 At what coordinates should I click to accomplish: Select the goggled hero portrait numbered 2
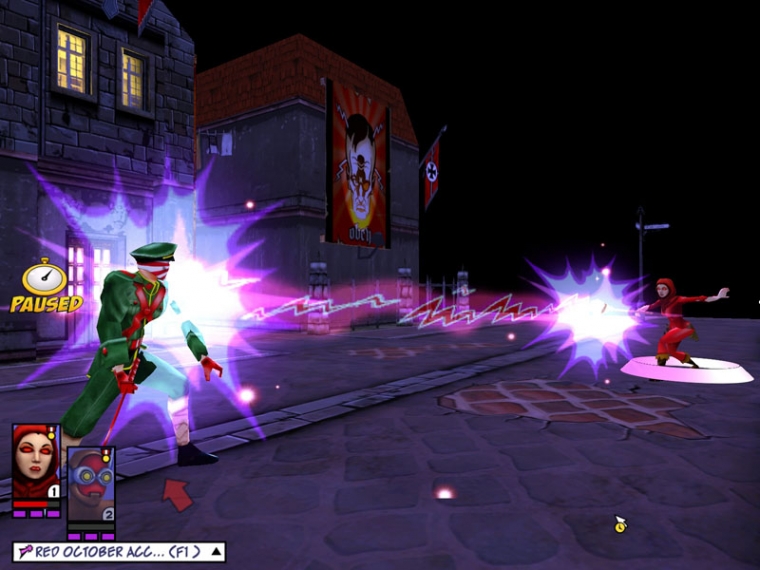(x=90, y=484)
